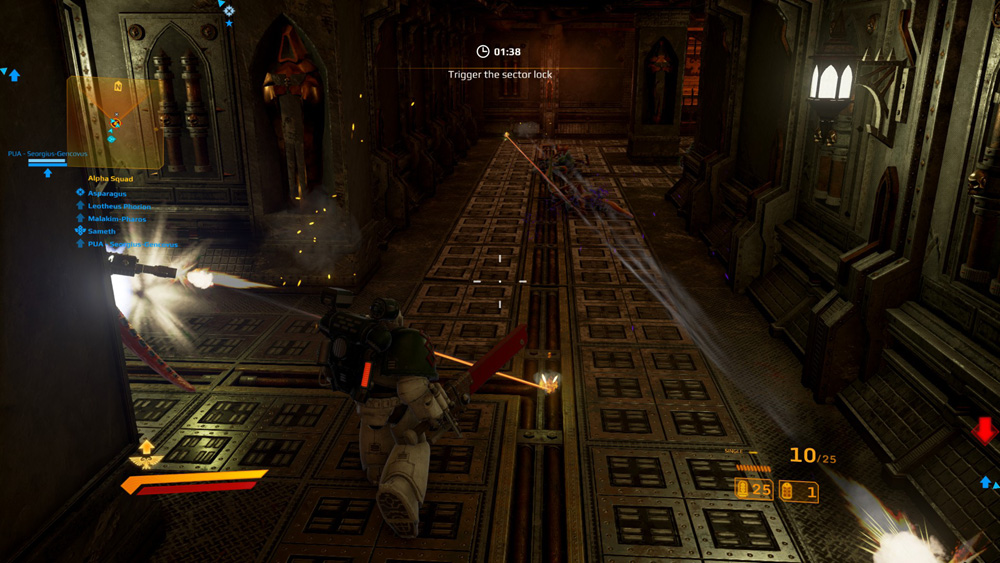Click the red down-arrow threat marker

click(985, 431)
